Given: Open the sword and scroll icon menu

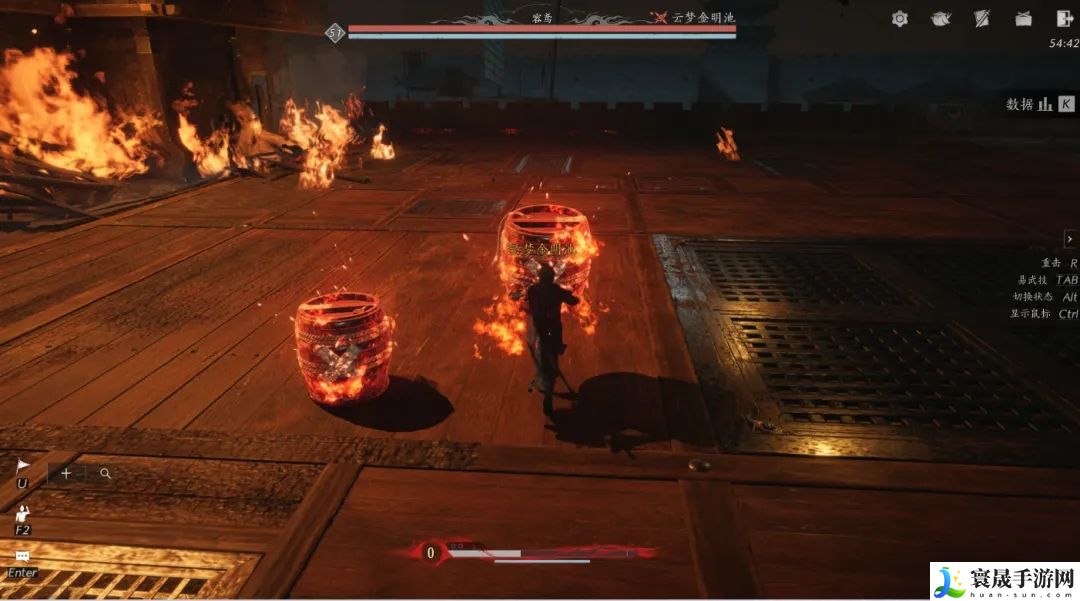Looking at the screenshot, I should pyautogui.click(x=982, y=19).
